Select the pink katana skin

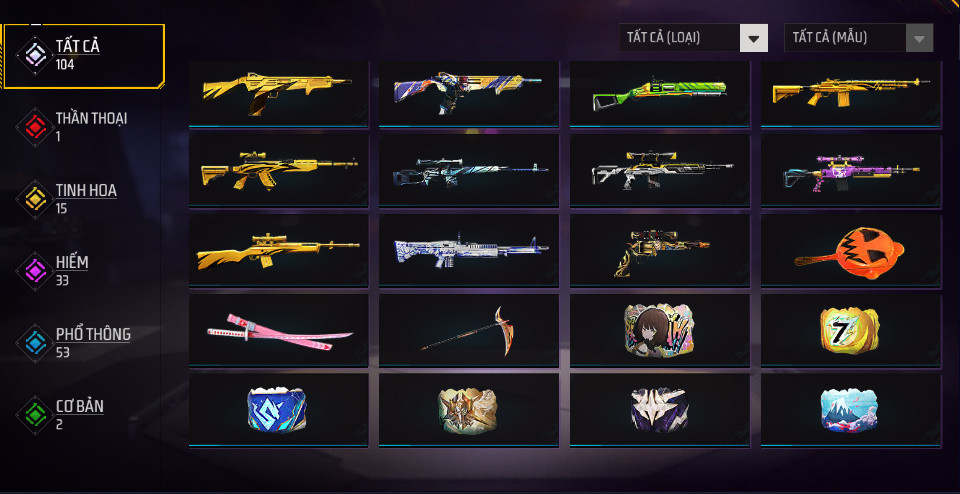click(278, 330)
